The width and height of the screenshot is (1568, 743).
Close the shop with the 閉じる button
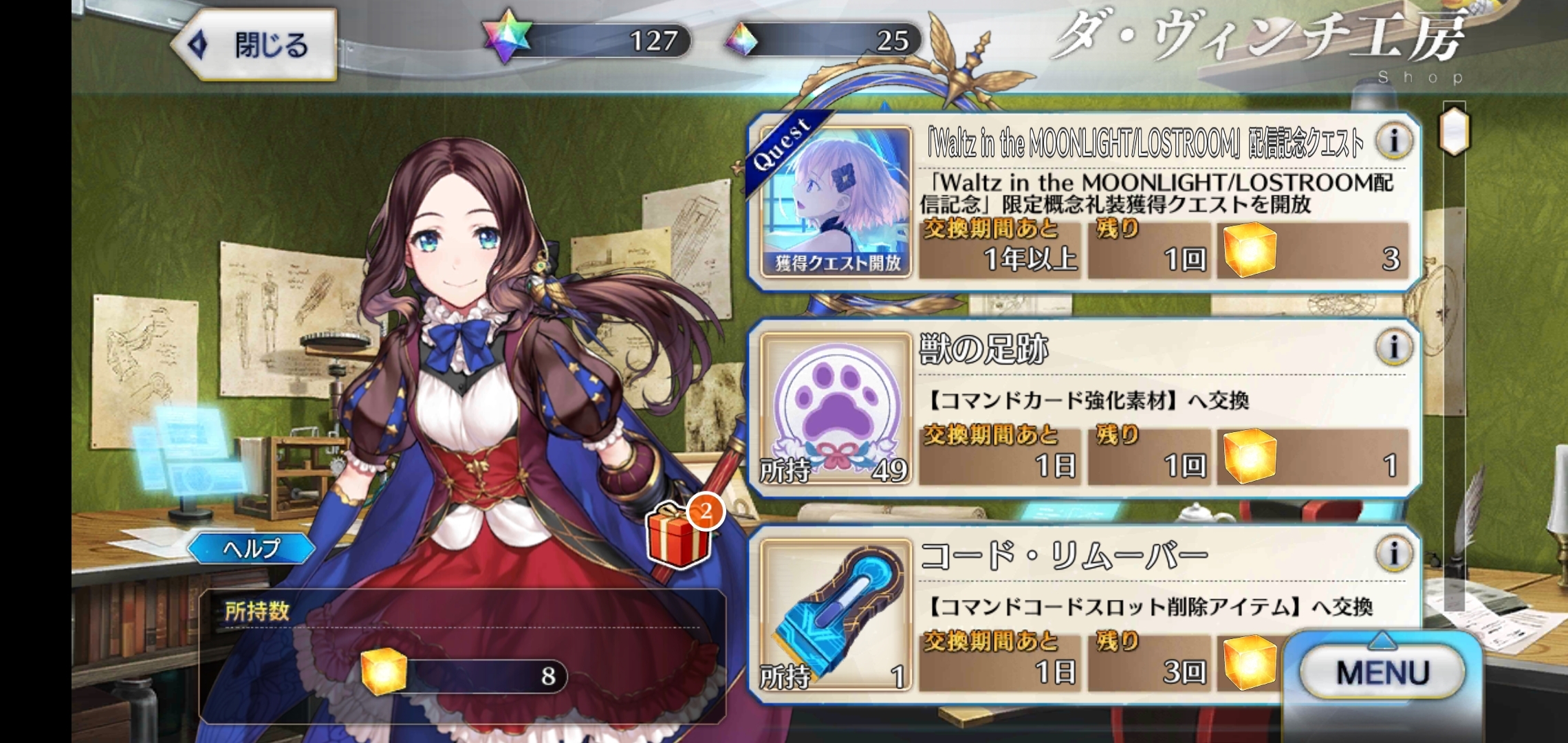254,45
